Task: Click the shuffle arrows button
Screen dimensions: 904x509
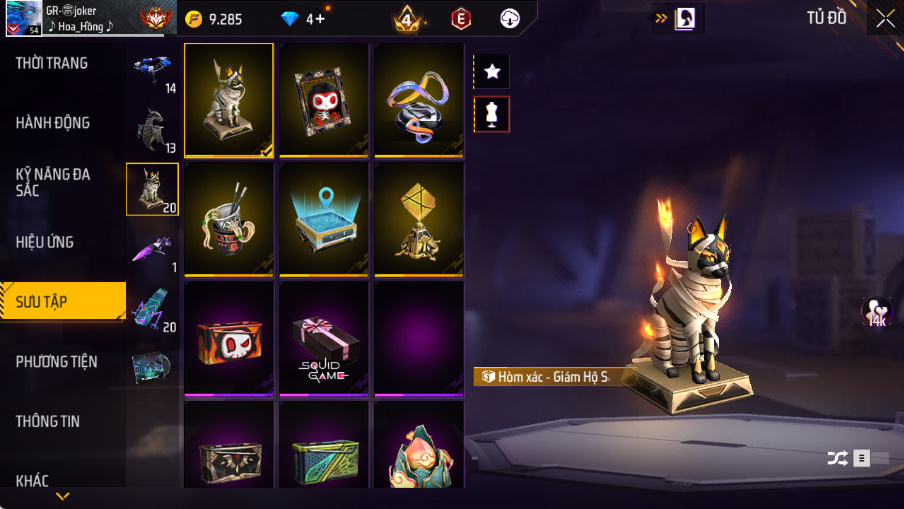Action: pos(837,458)
